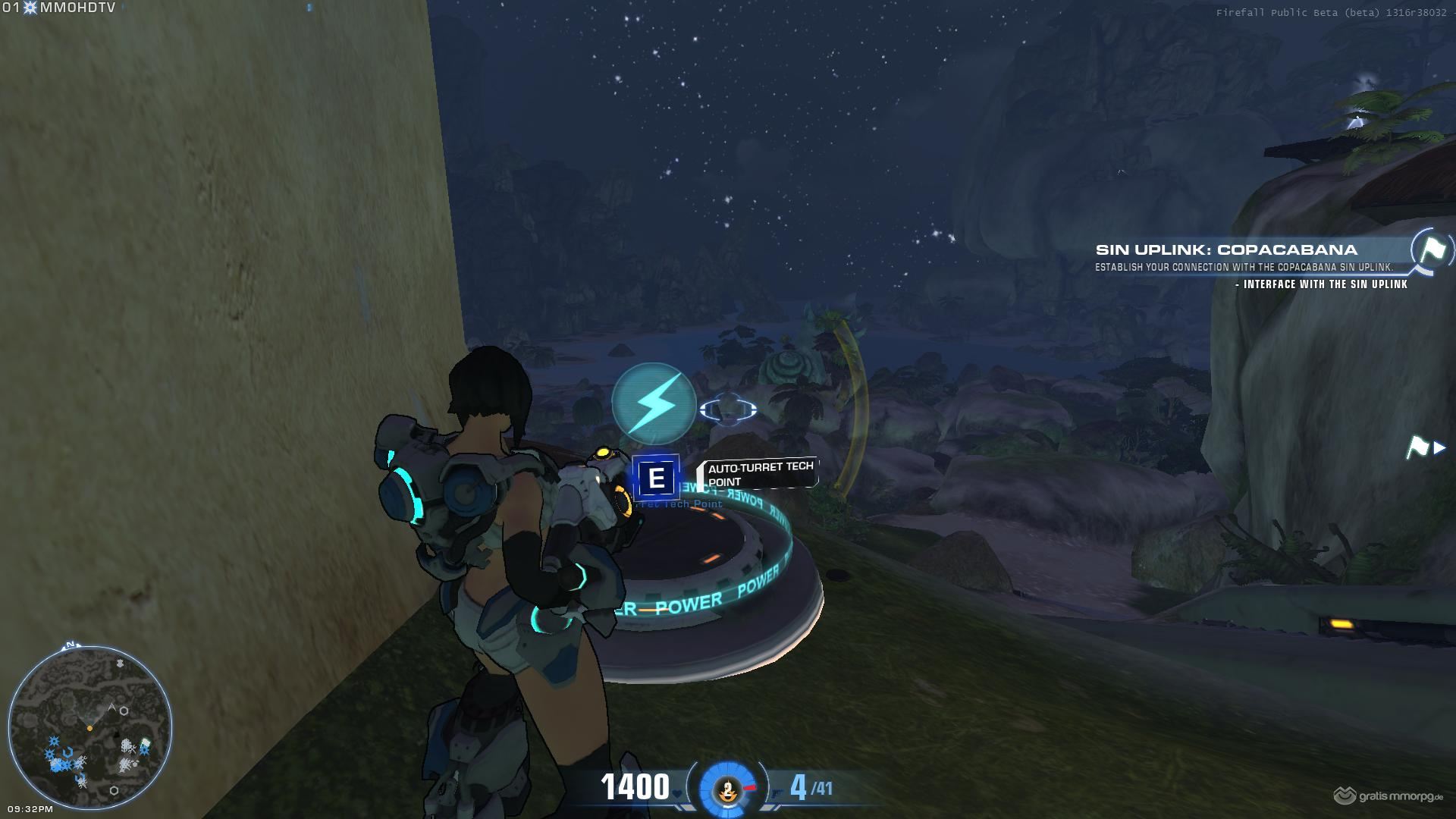Open the circular minimap
Screen dimensions: 1456x819
click(x=89, y=726)
